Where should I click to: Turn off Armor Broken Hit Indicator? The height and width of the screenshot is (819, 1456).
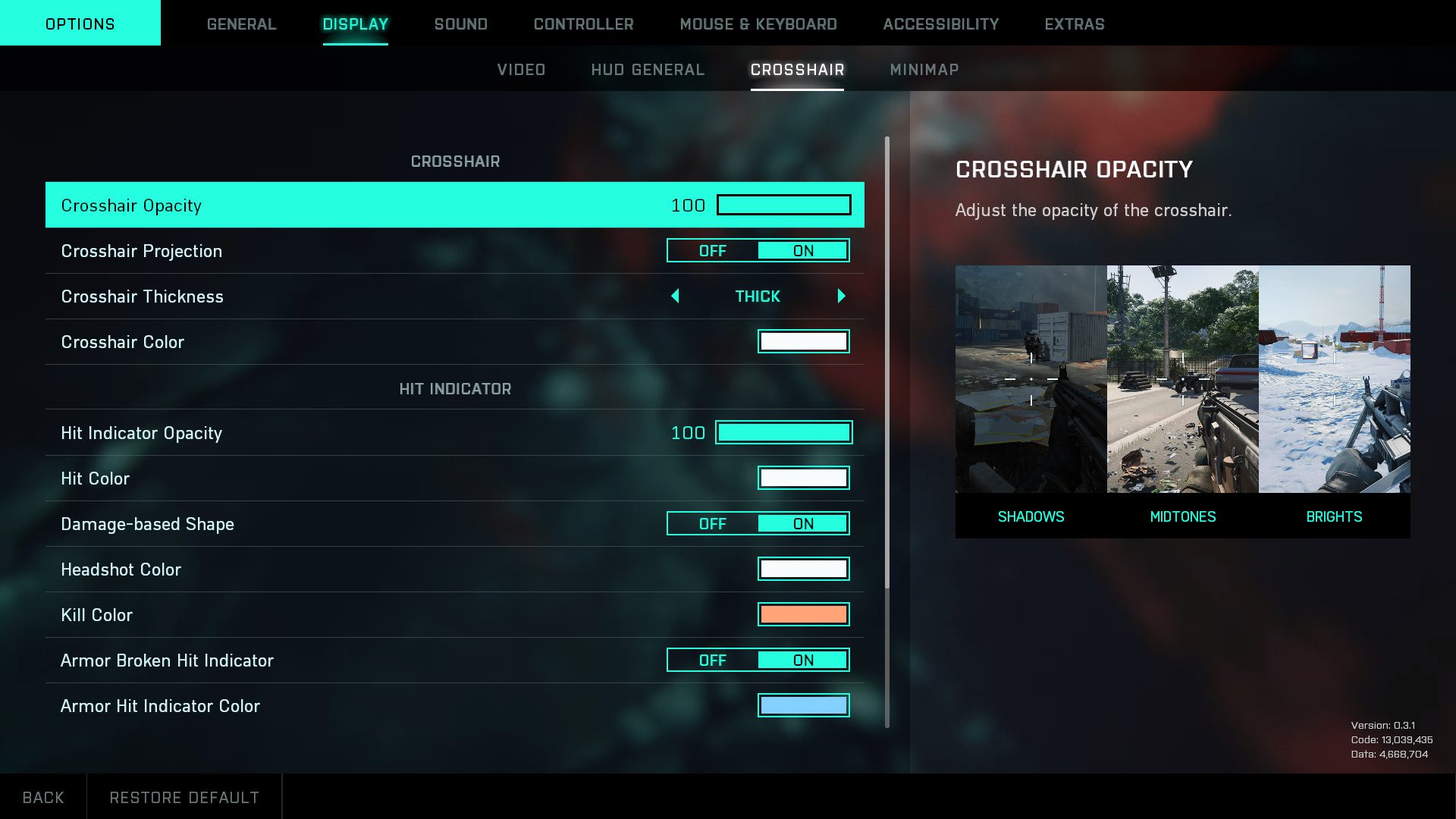[712, 660]
